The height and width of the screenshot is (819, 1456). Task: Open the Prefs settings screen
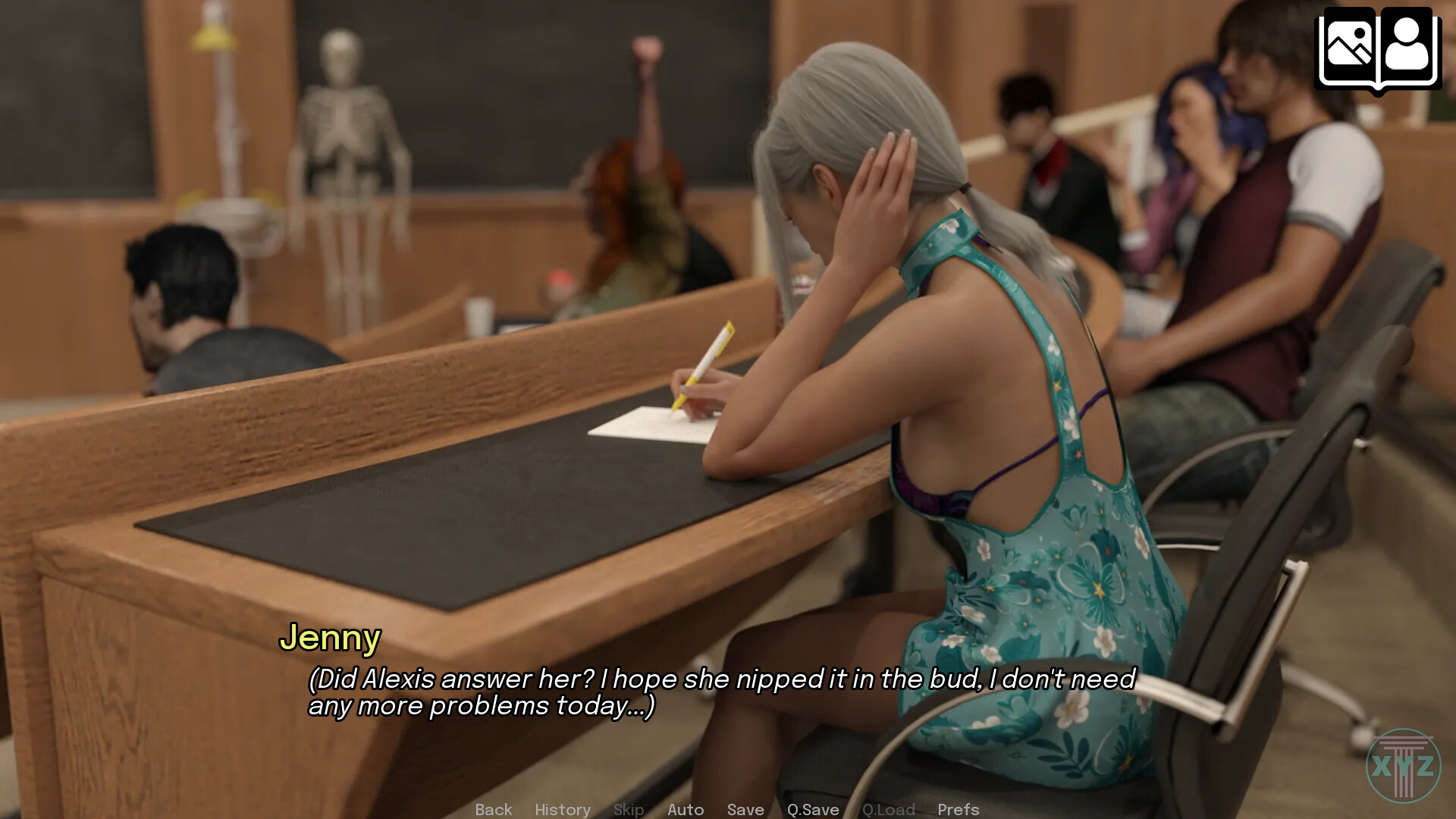959,809
